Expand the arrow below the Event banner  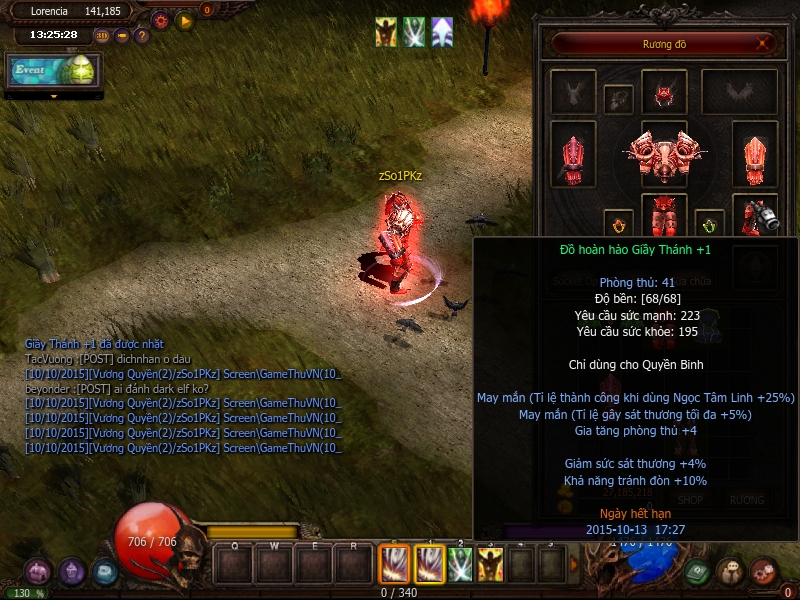[x=54, y=96]
